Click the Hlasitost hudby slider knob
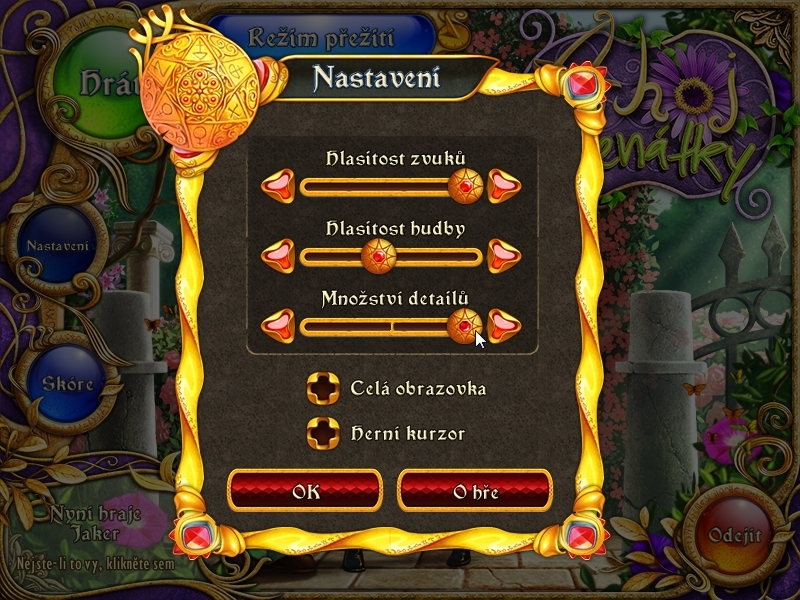Screen dimensions: 800x600 (x=378, y=256)
